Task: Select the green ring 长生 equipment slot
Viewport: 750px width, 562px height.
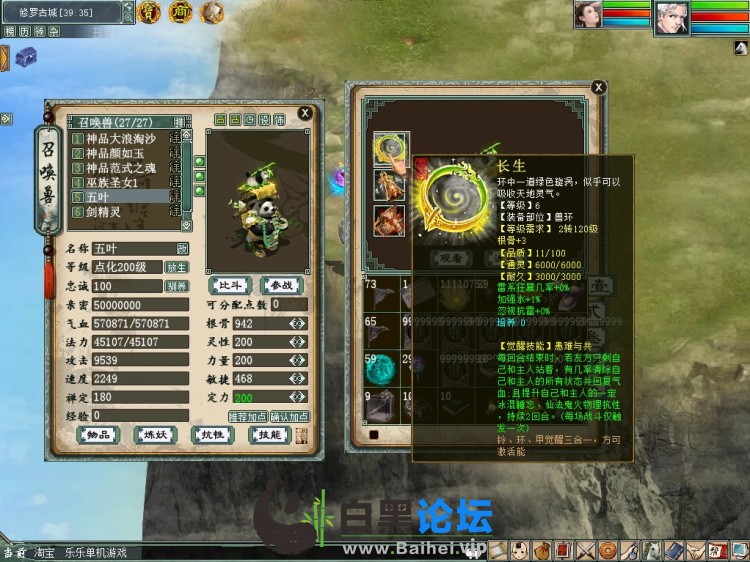Action: [389, 150]
